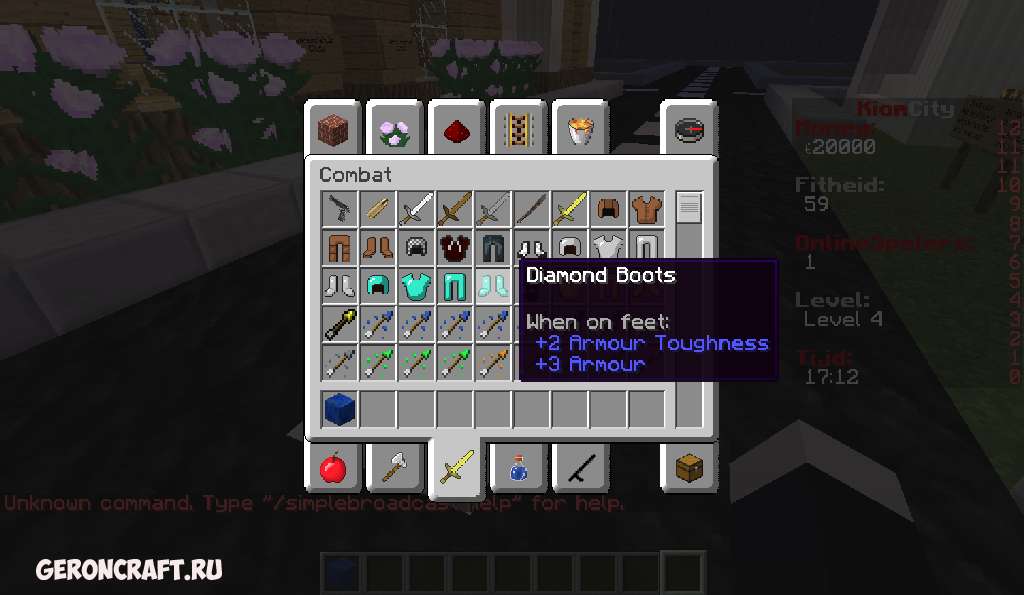This screenshot has width=1024, height=595.
Task: Switch to the pink flowers decoration tab
Action: [x=395, y=130]
